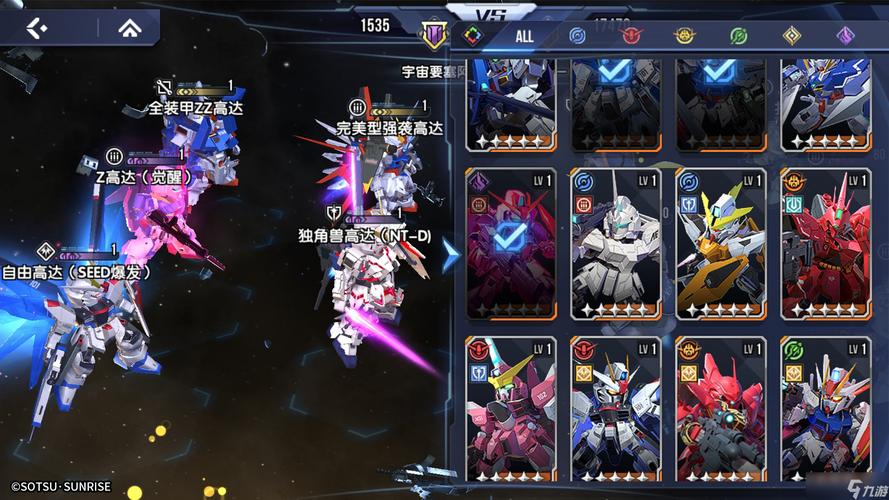Pick the red mobile suit holding a gun
The height and width of the screenshot is (500, 889).
coord(720,410)
